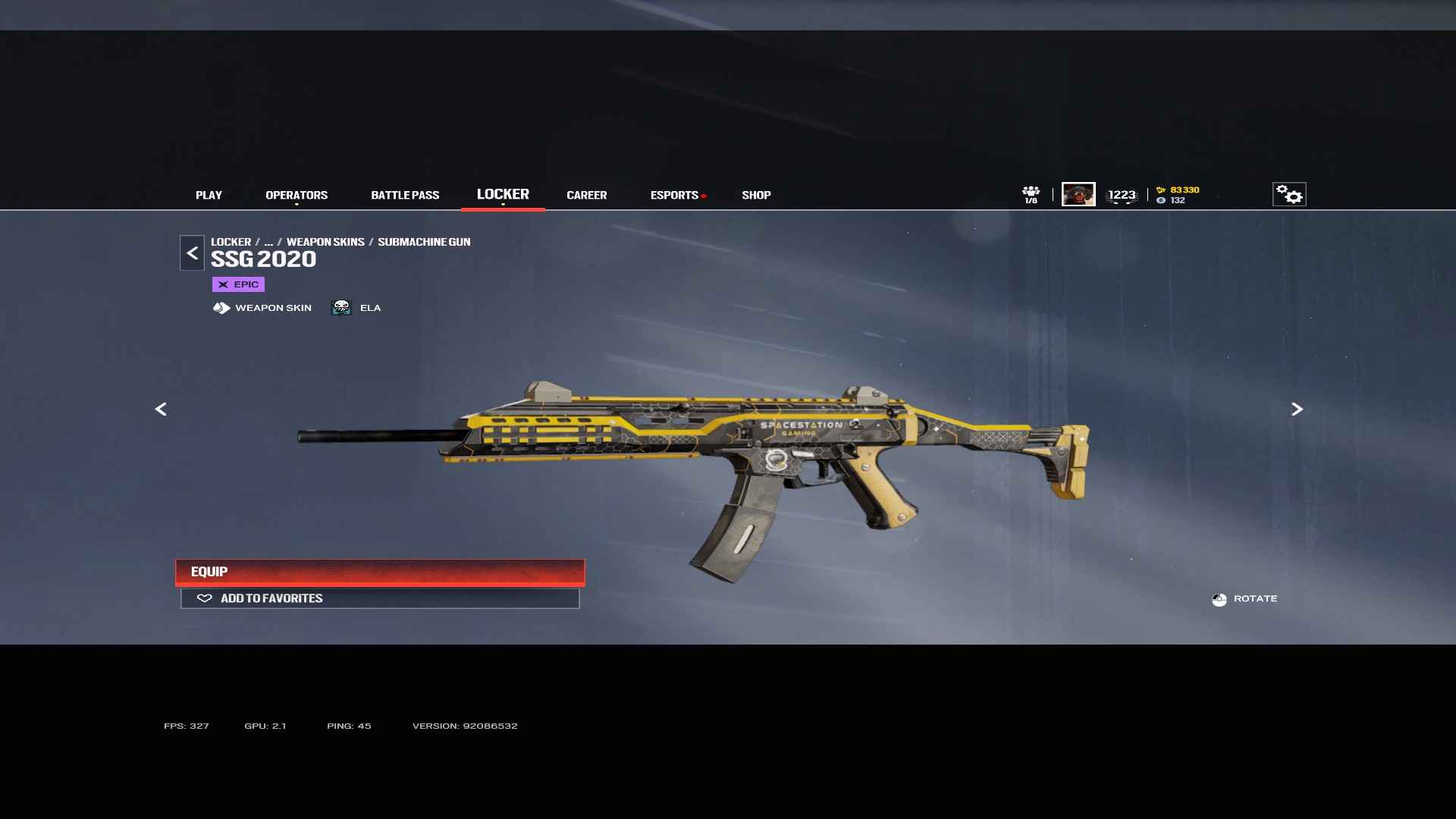Return to Locker via the breadcrumb

pos(231,242)
